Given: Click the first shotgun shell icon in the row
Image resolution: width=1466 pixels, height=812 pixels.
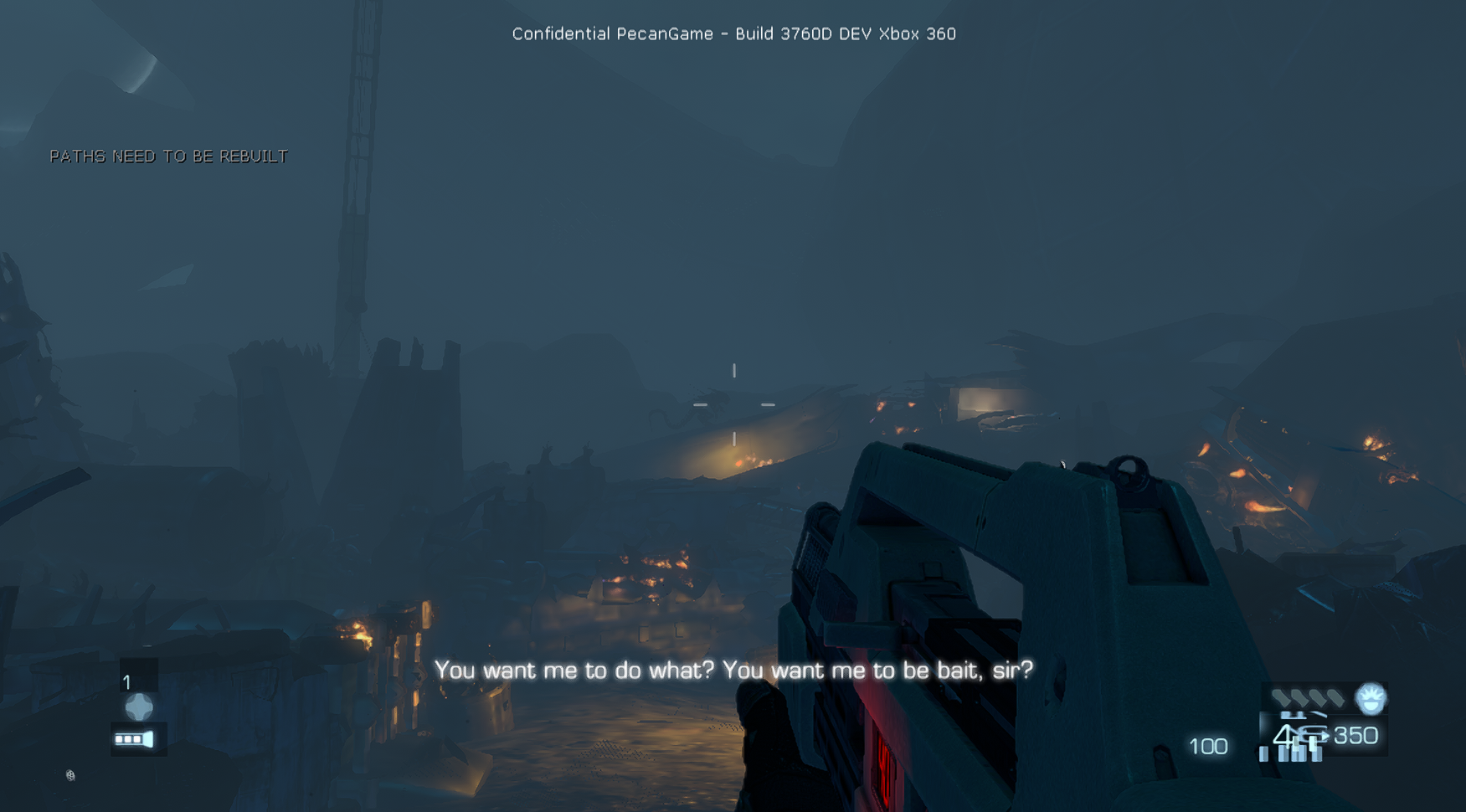Looking at the screenshot, I should tap(1283, 696).
